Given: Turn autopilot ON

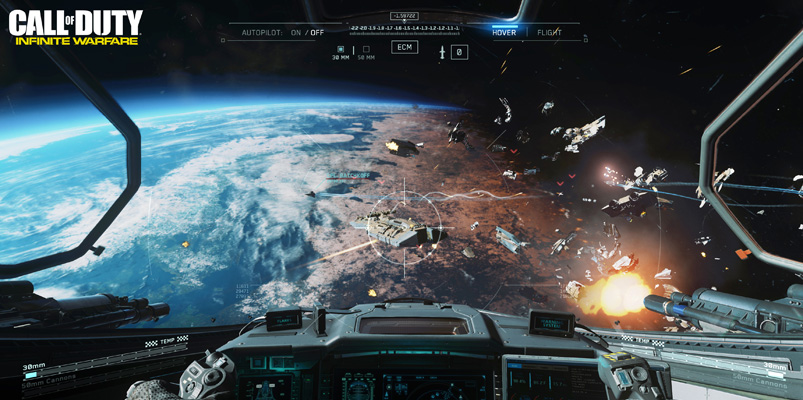Looking at the screenshot, I should (296, 32).
